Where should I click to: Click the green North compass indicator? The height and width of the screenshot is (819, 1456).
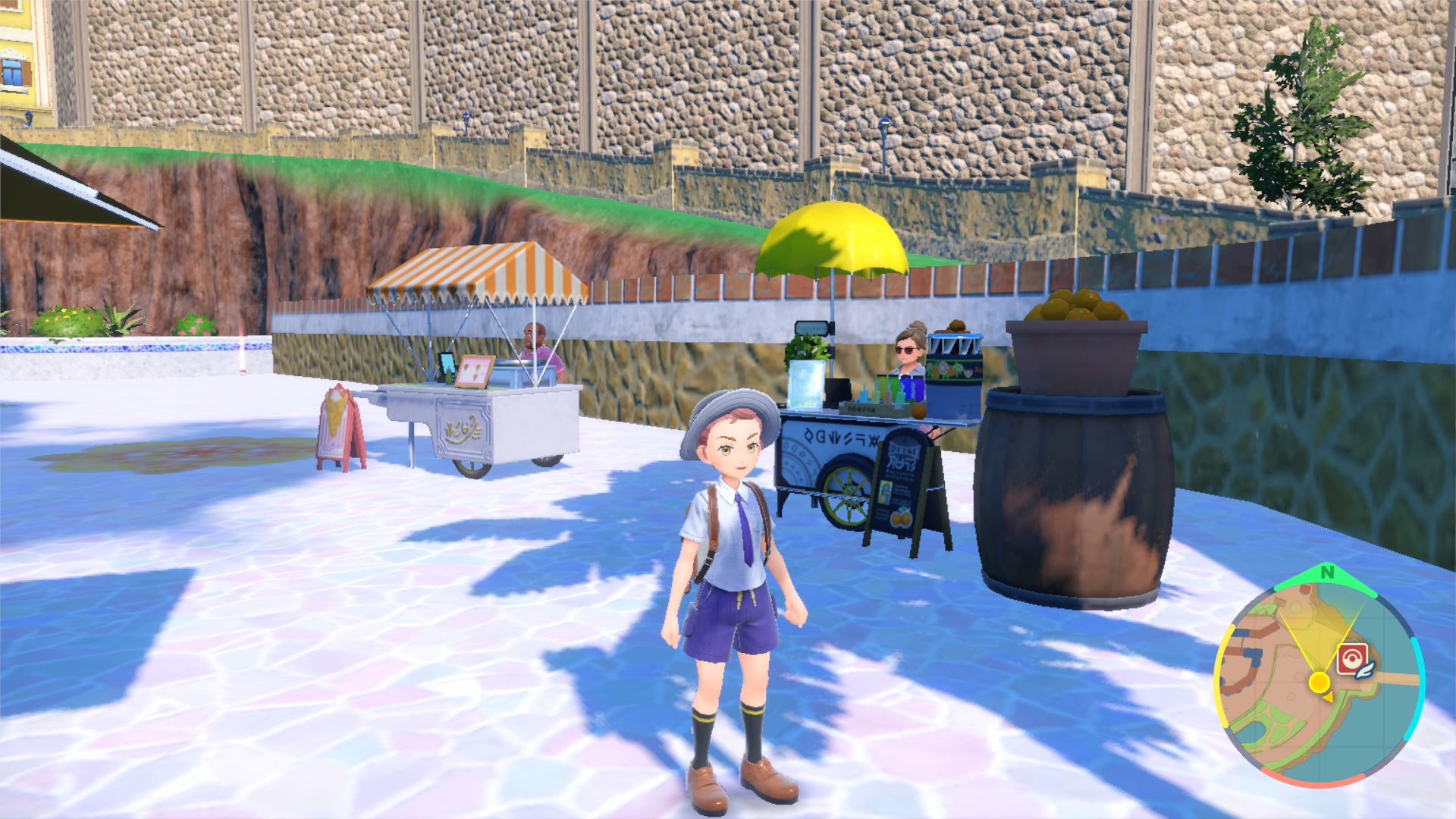pos(1326,573)
